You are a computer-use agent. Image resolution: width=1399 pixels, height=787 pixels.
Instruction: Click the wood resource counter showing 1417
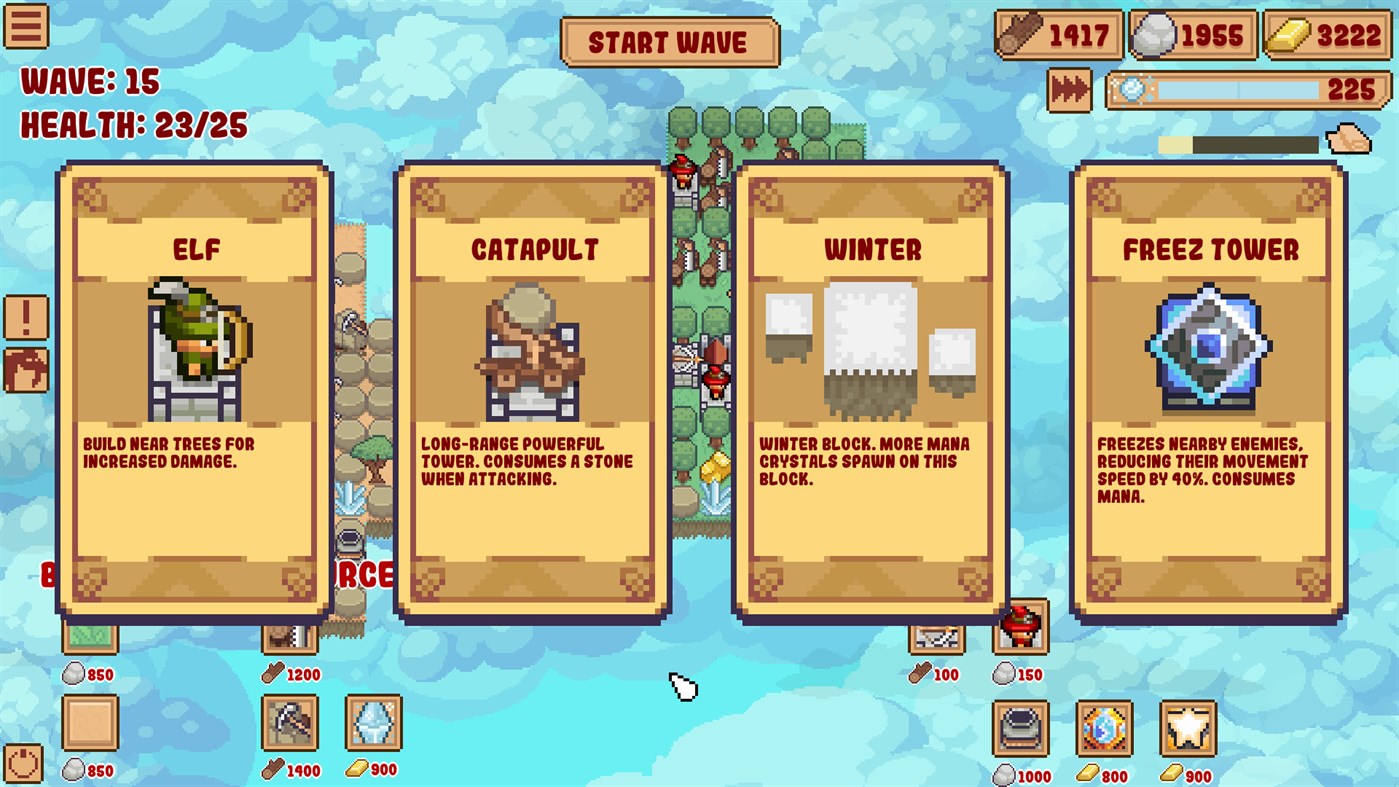[1060, 36]
